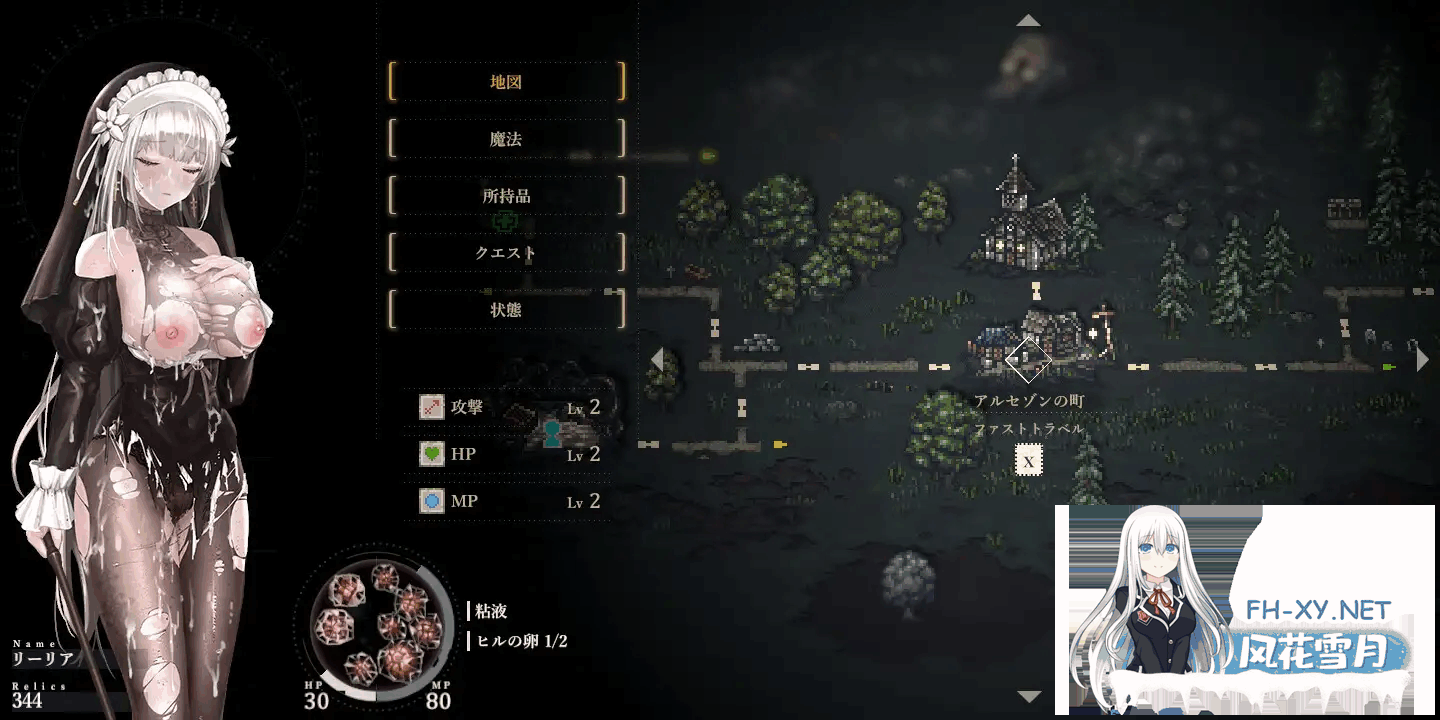Select the town of アルセゾン on the map
This screenshot has width=1440, height=720.
[1030, 340]
